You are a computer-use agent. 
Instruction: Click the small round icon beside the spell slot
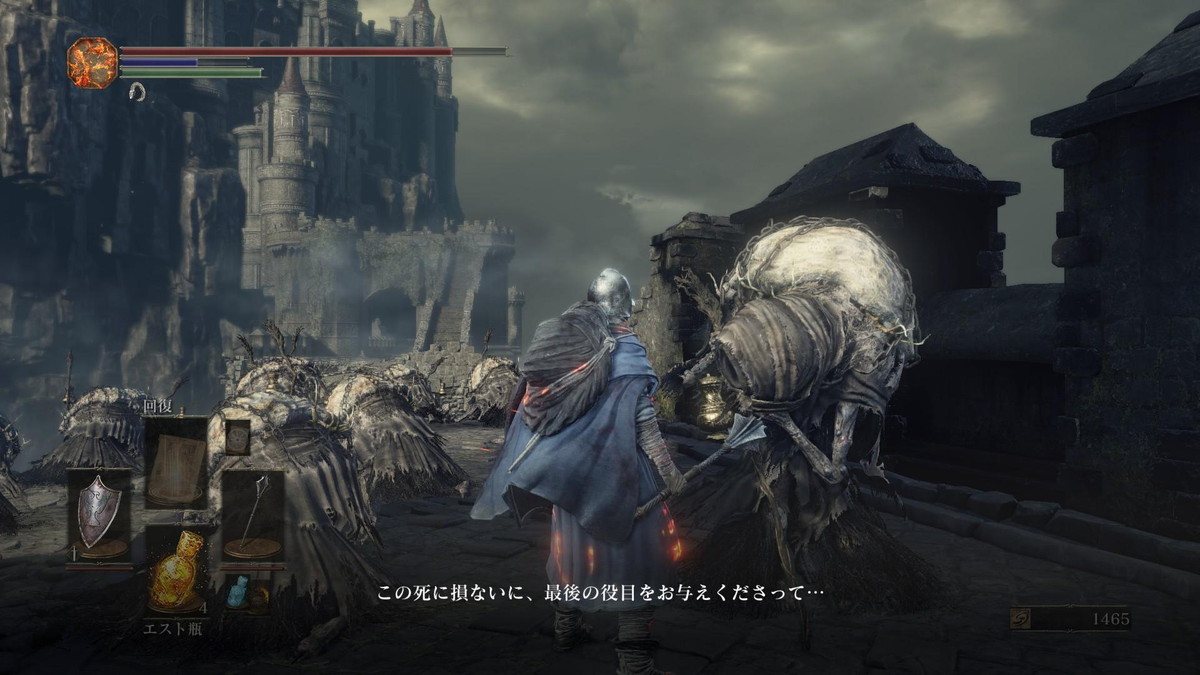pyautogui.click(x=237, y=438)
